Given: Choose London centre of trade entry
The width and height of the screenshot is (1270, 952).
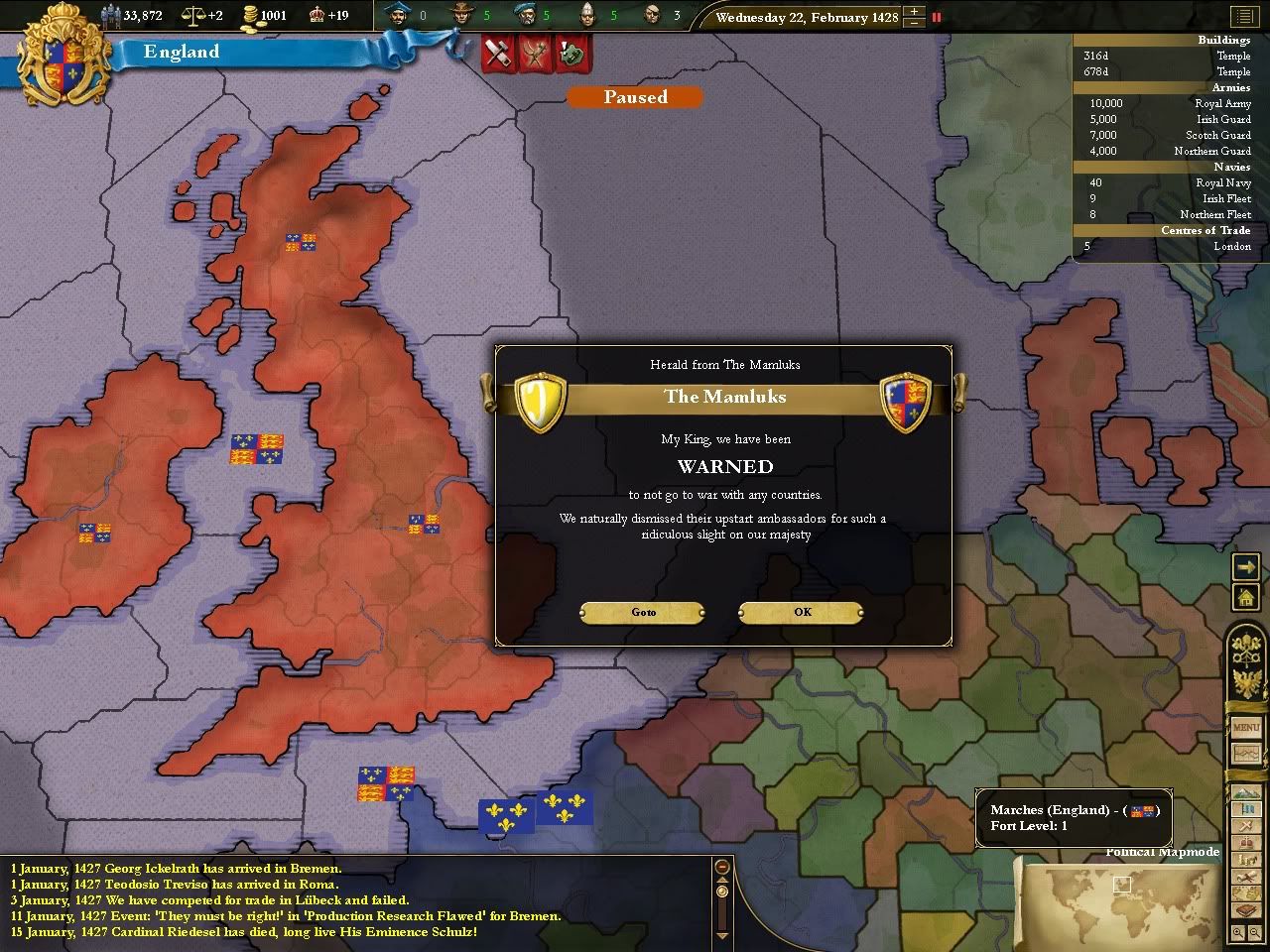Looking at the screenshot, I should coord(1231,246).
